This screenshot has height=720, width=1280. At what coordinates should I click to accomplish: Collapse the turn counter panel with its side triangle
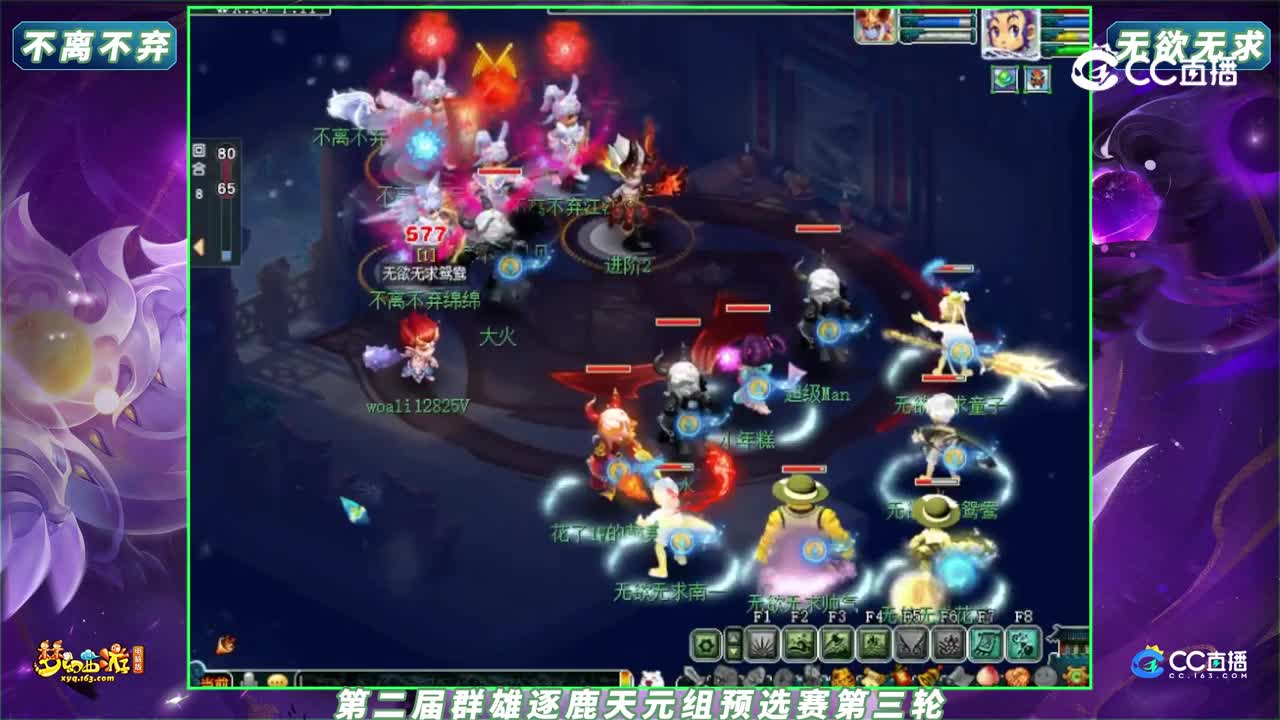pyautogui.click(x=198, y=244)
